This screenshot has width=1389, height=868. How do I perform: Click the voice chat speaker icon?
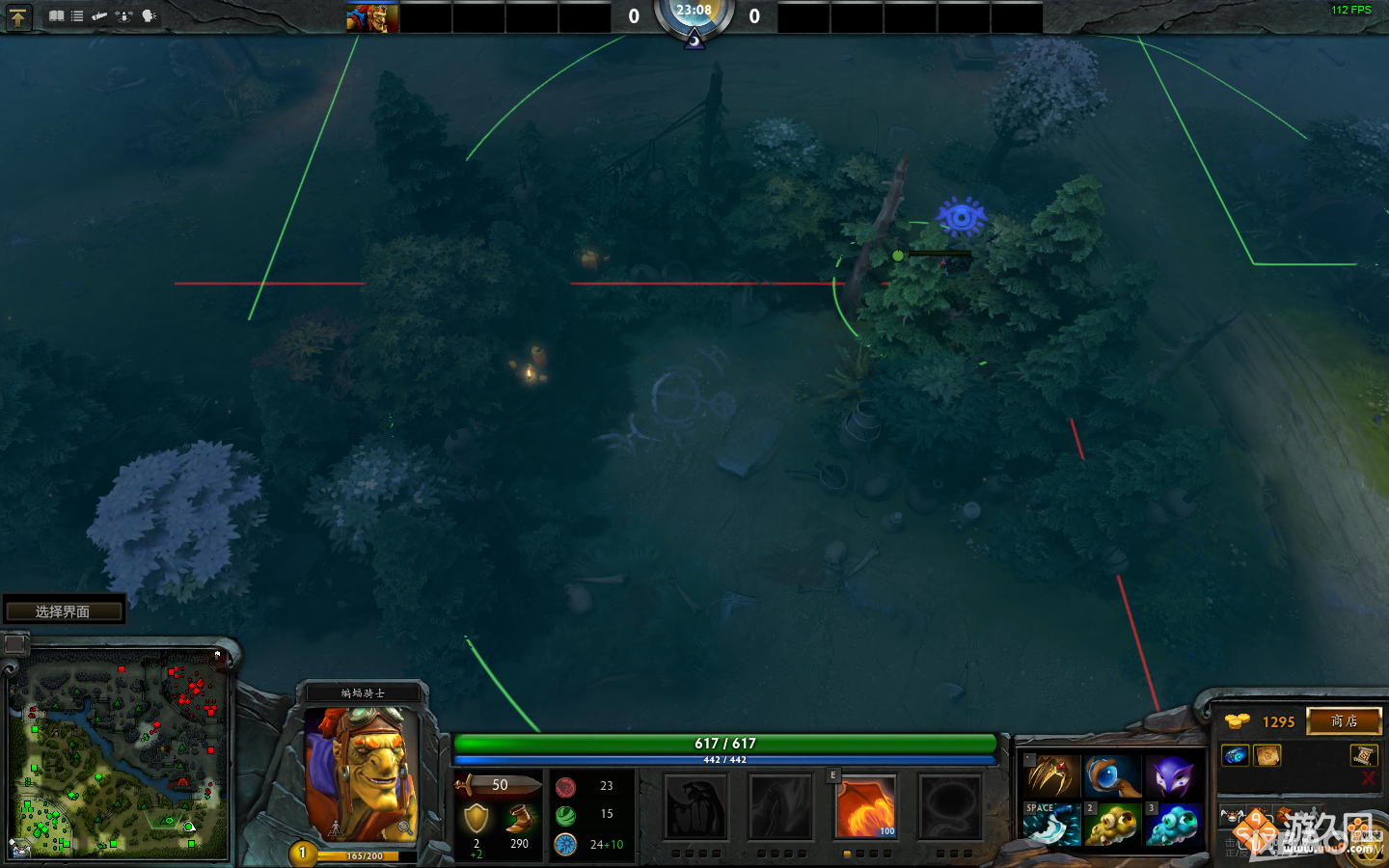[146, 16]
